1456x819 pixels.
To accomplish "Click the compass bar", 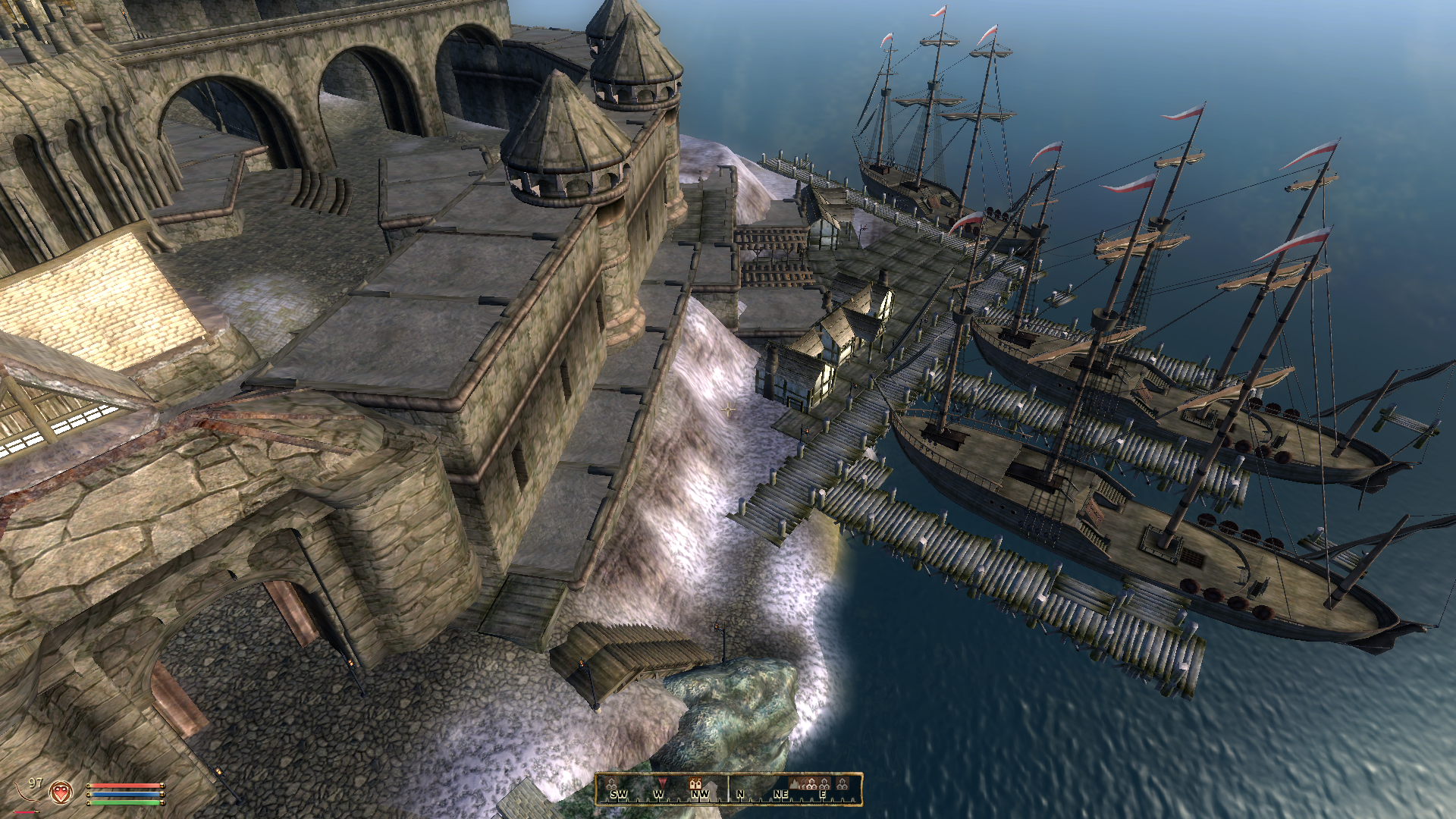I will (x=728, y=789).
